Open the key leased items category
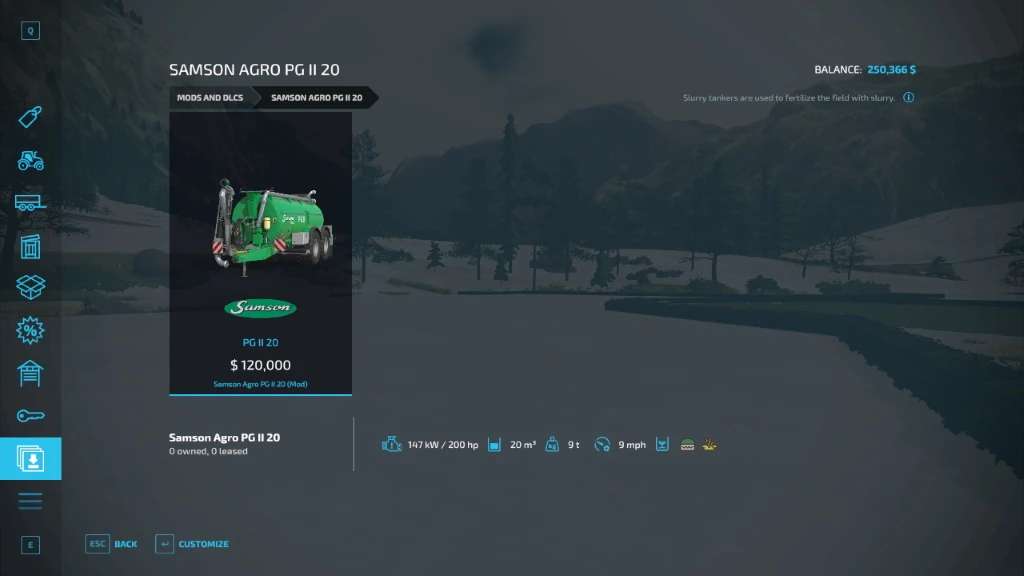This screenshot has width=1024, height=576. (x=30, y=416)
